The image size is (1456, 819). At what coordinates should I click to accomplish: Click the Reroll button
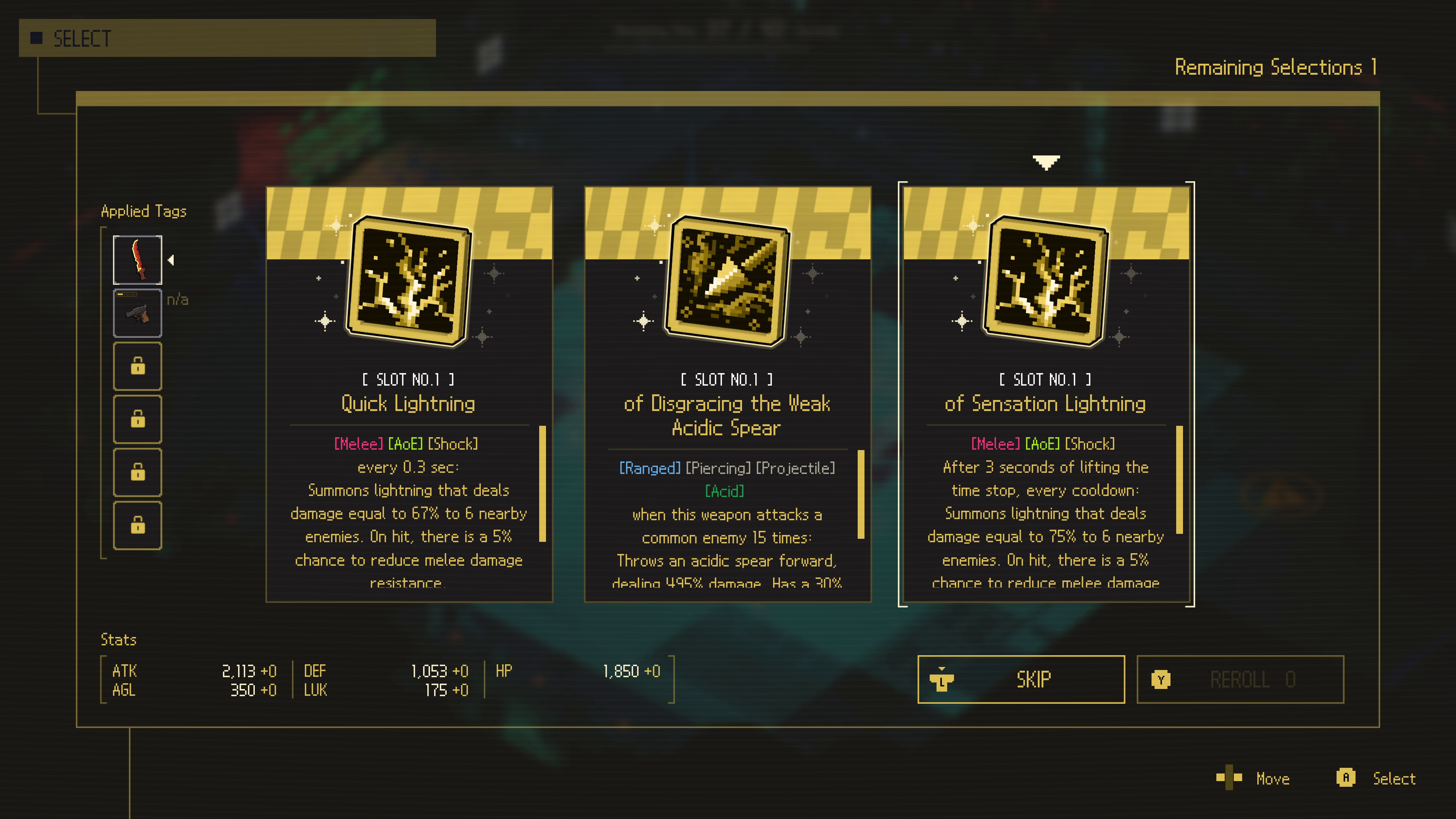(1239, 679)
